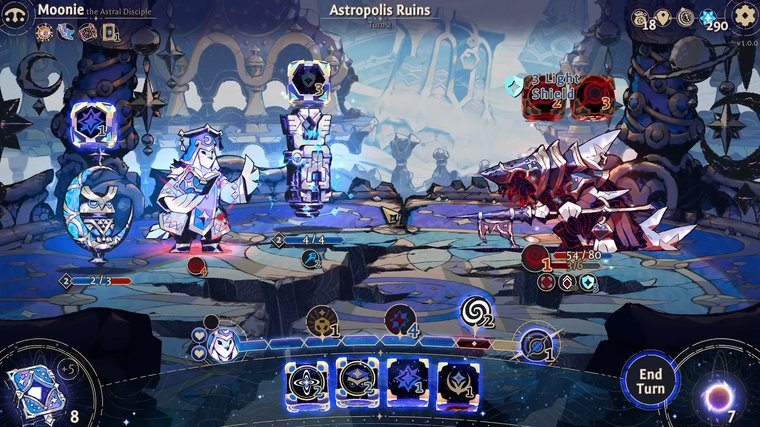The image size is (760, 427).
Task: Open the map pin icon
Action: 662,16
